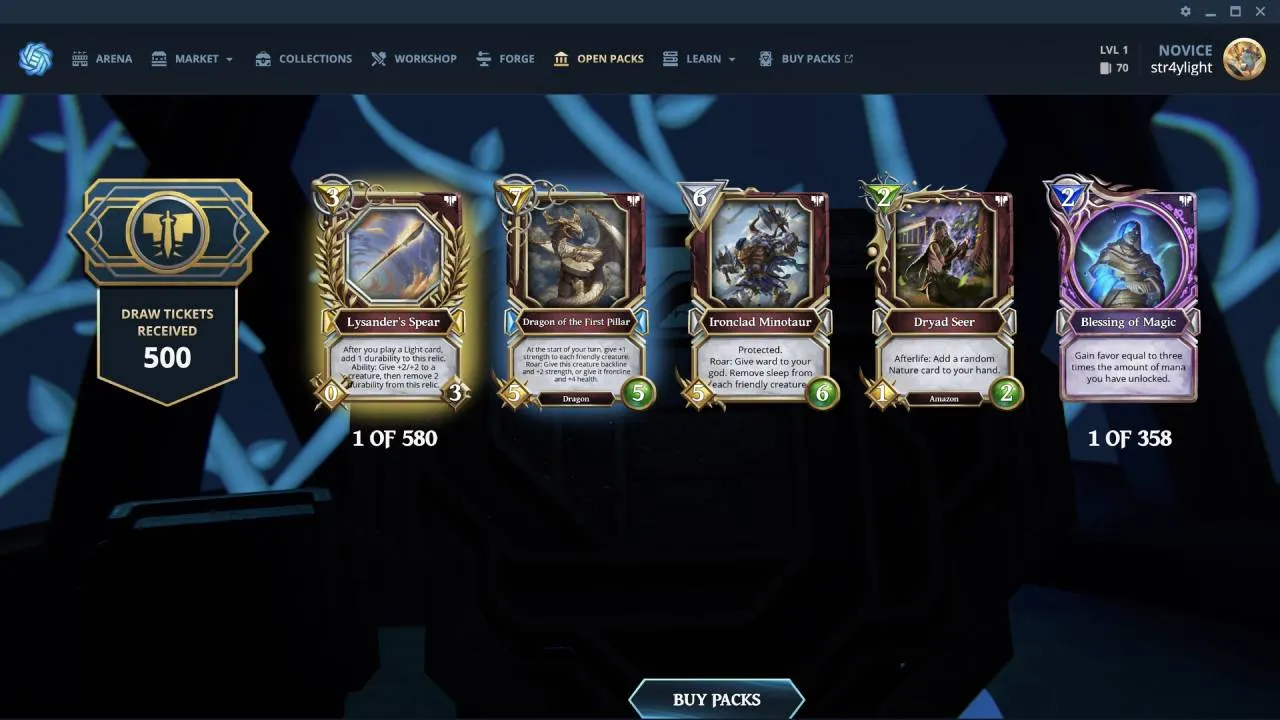Select the Arena icon in the navigation bar
The image size is (1280, 720).
pyautogui.click(x=80, y=58)
